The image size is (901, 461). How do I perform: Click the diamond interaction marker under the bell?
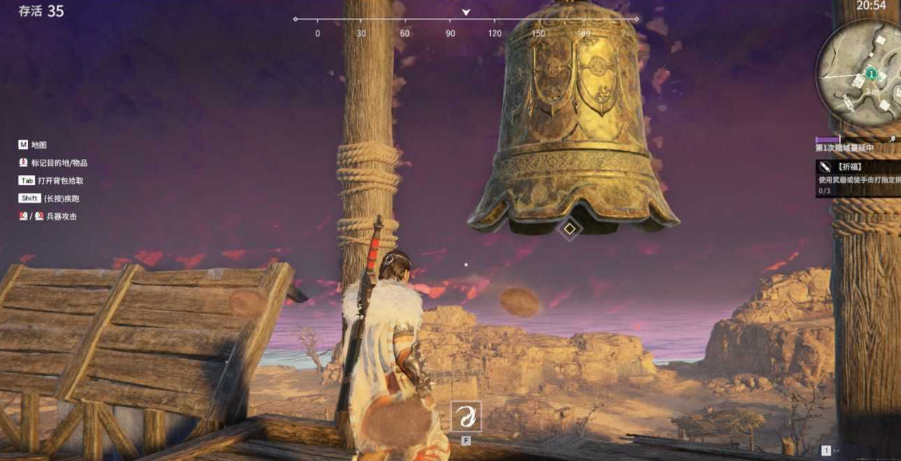(x=569, y=228)
